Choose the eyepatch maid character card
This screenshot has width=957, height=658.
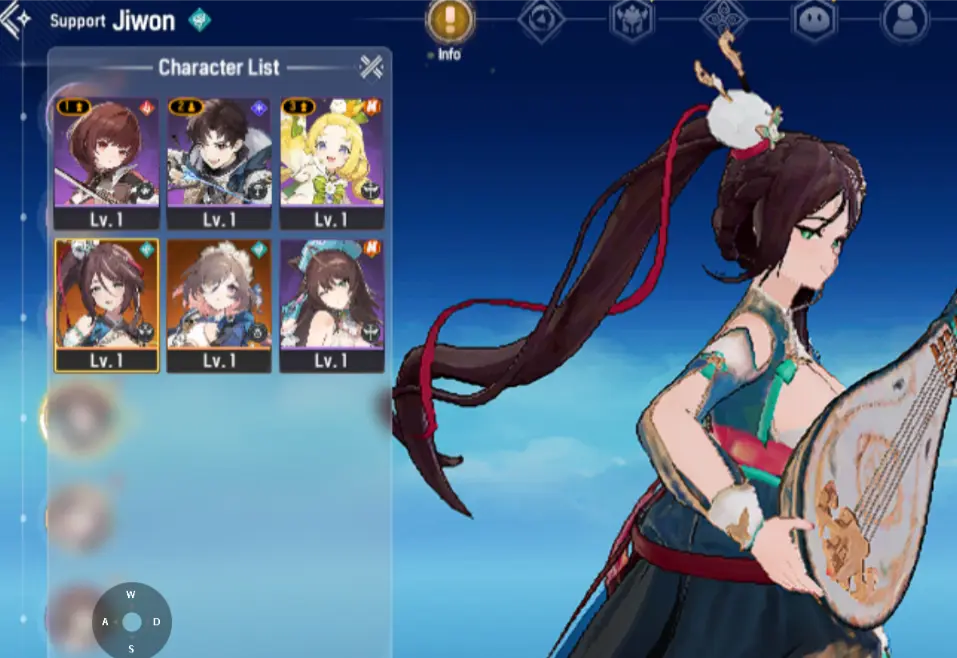pos(219,304)
